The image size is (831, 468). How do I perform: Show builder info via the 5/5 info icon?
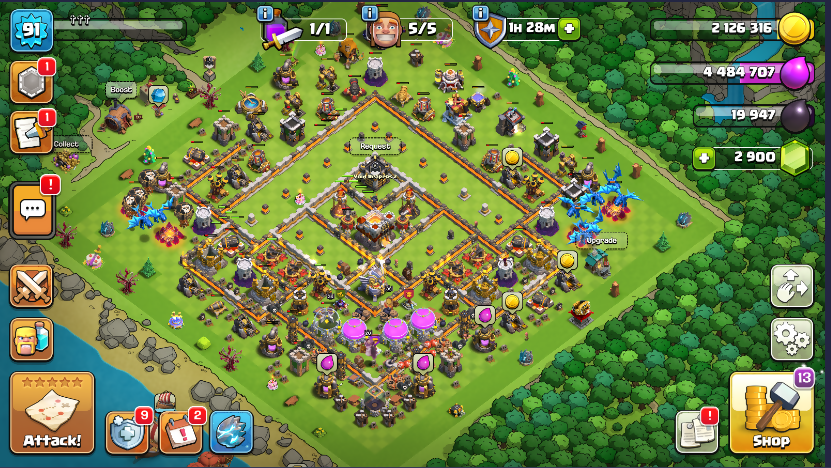(x=370, y=13)
